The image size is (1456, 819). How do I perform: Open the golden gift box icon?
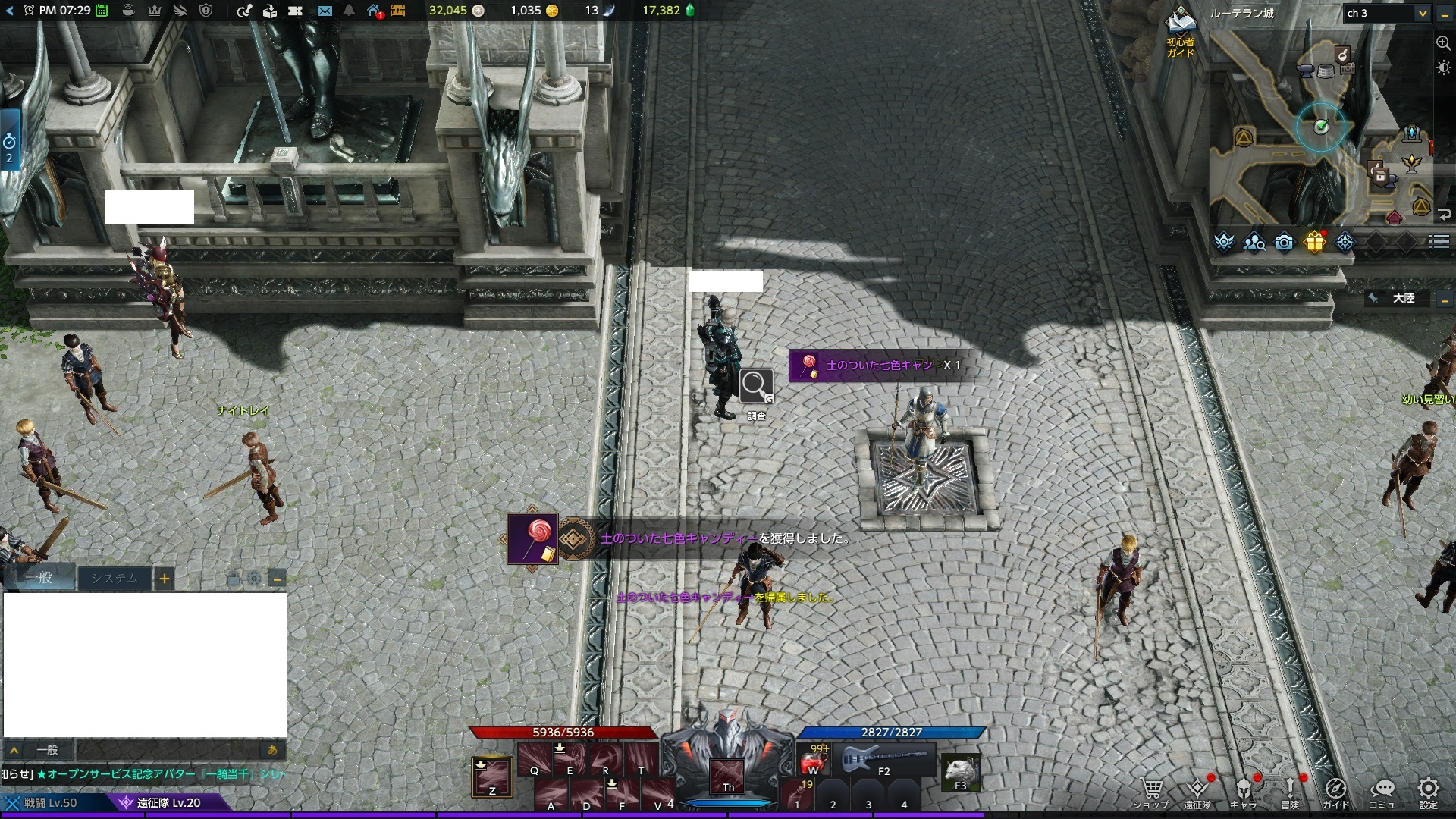(x=1314, y=242)
